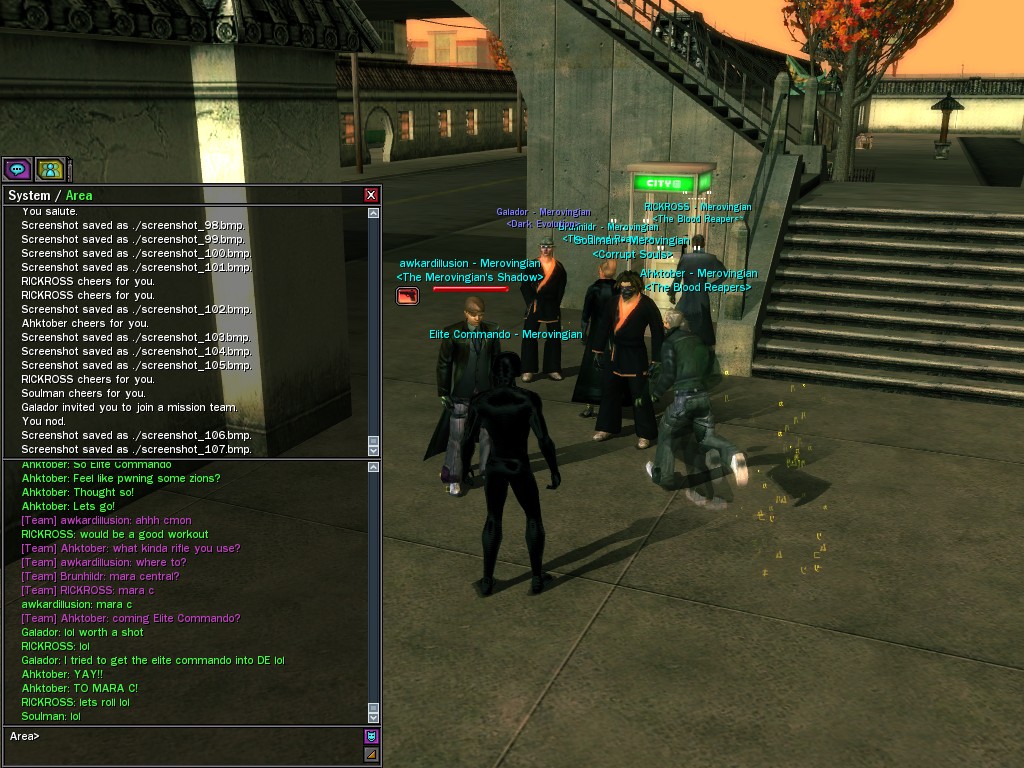Open the purple mask emote icon
This screenshot has height=768, width=1024.
pyautogui.click(x=371, y=736)
